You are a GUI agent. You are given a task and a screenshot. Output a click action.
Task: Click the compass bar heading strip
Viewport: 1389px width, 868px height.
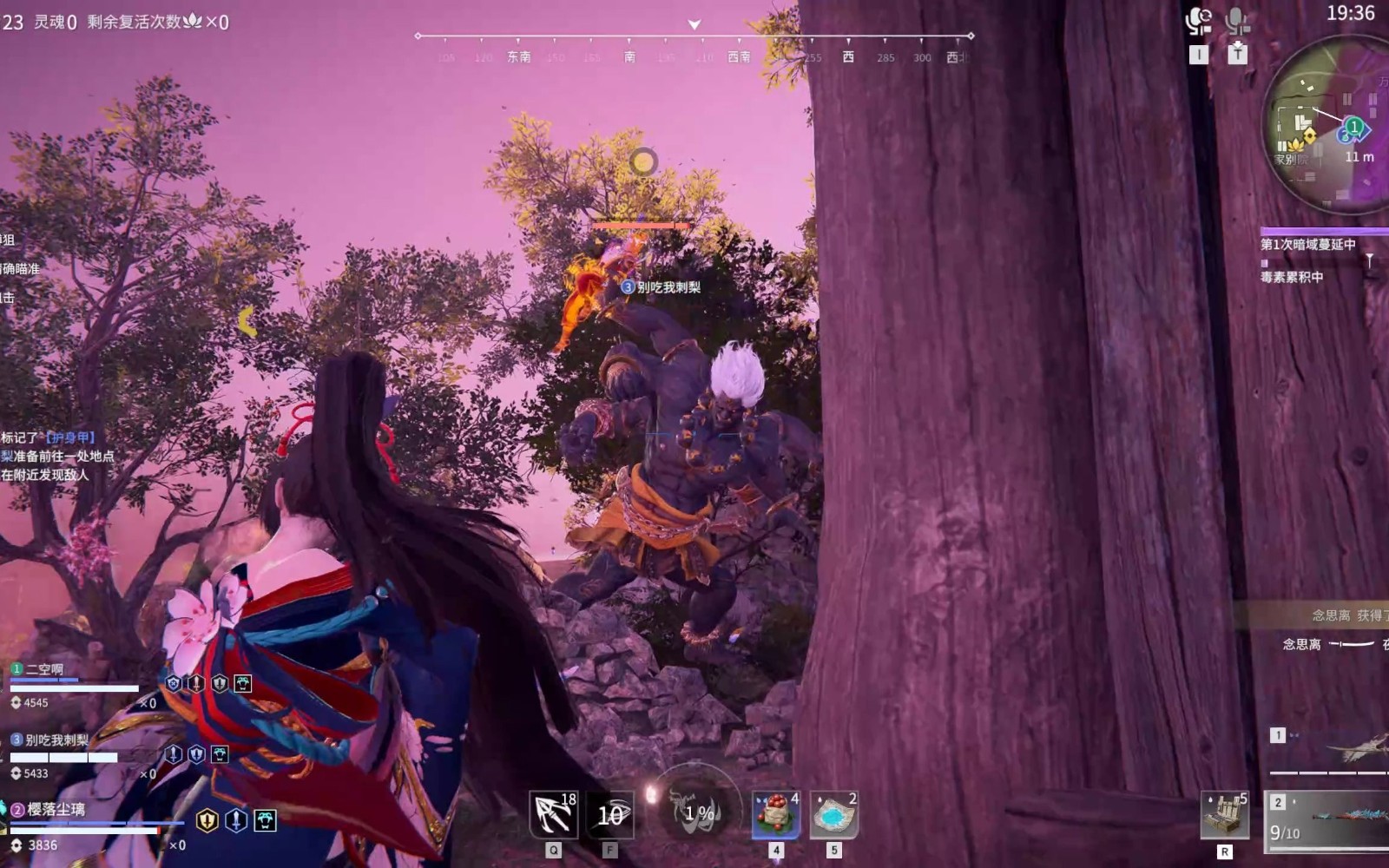(x=694, y=46)
